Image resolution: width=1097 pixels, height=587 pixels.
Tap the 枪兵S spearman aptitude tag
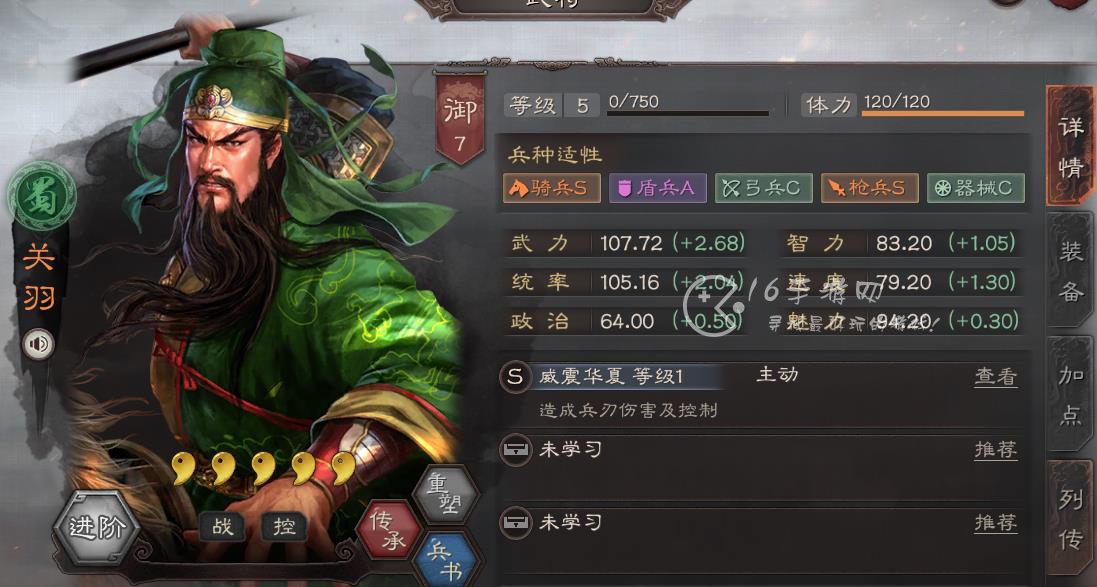pos(868,187)
